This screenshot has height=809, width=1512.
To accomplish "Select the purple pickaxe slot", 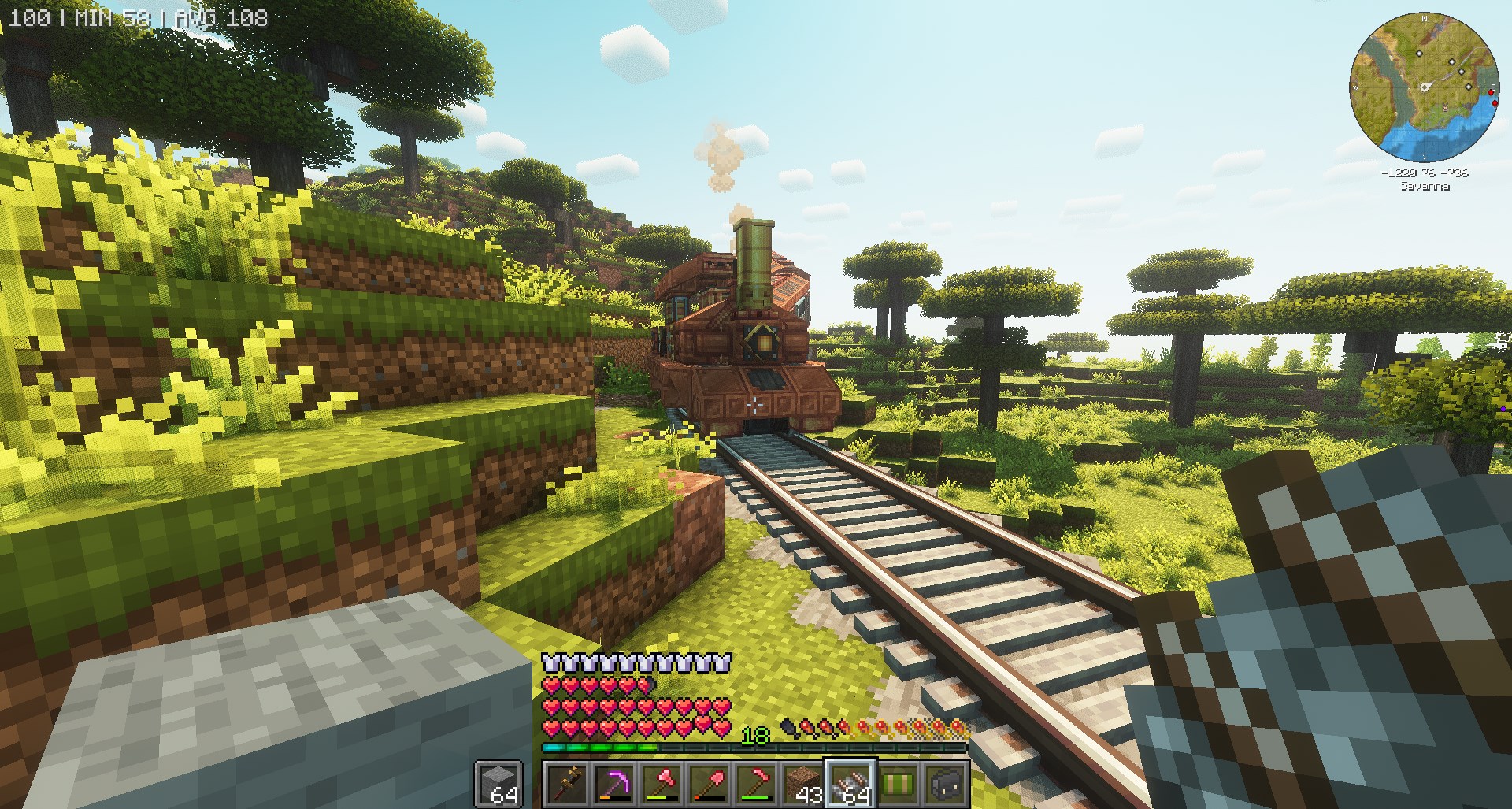I will (x=613, y=785).
